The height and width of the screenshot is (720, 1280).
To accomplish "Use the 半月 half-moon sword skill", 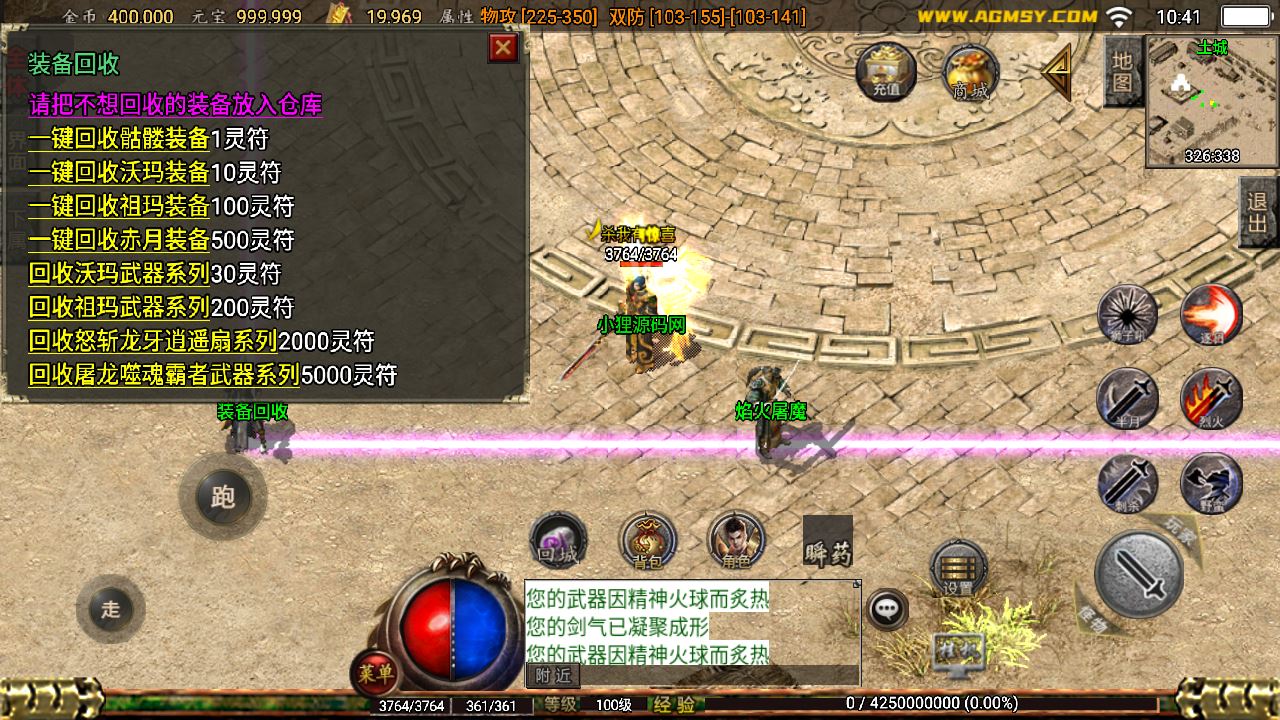I will pyautogui.click(x=1128, y=399).
